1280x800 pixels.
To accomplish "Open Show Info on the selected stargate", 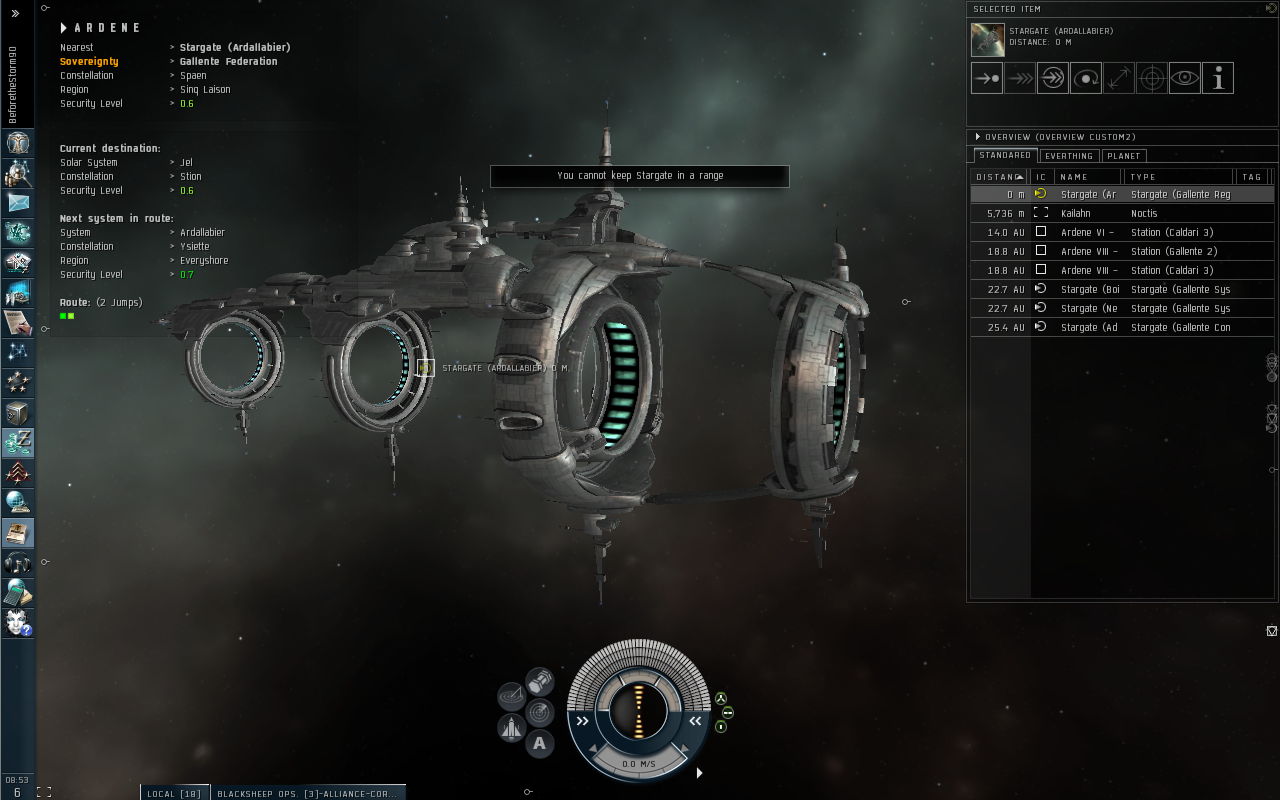I will (x=1217, y=77).
